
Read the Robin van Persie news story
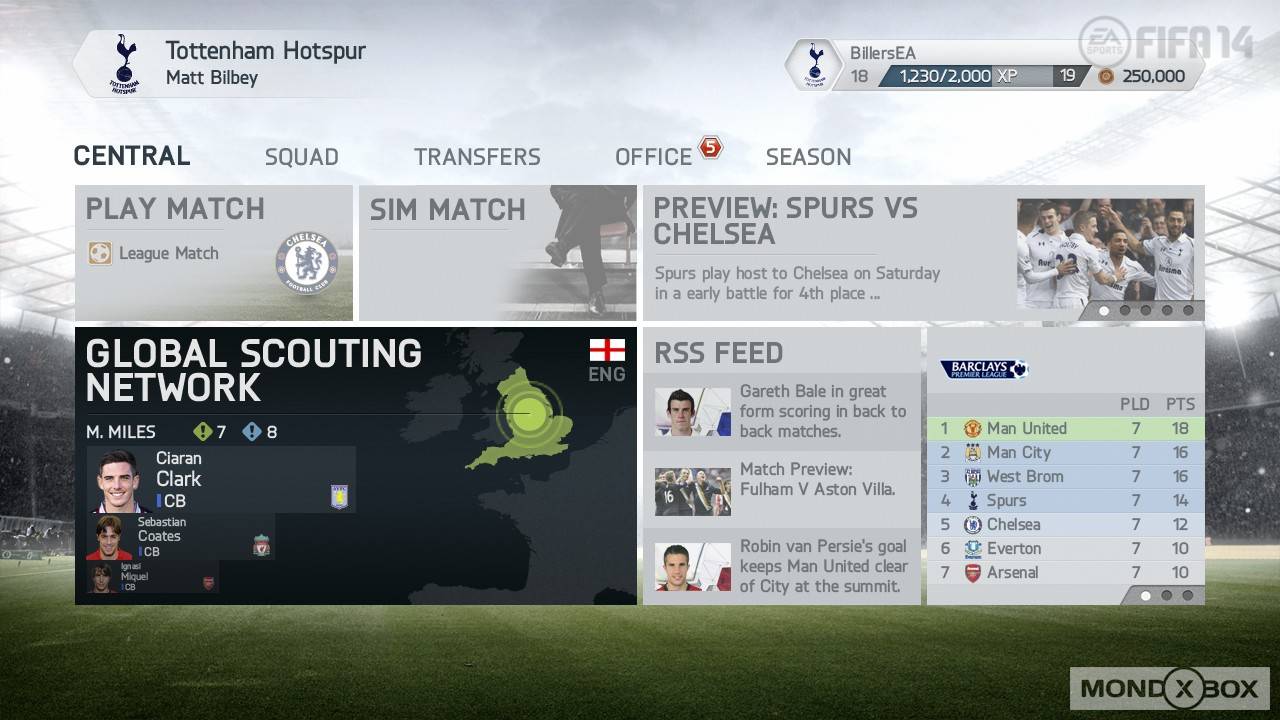(781, 566)
